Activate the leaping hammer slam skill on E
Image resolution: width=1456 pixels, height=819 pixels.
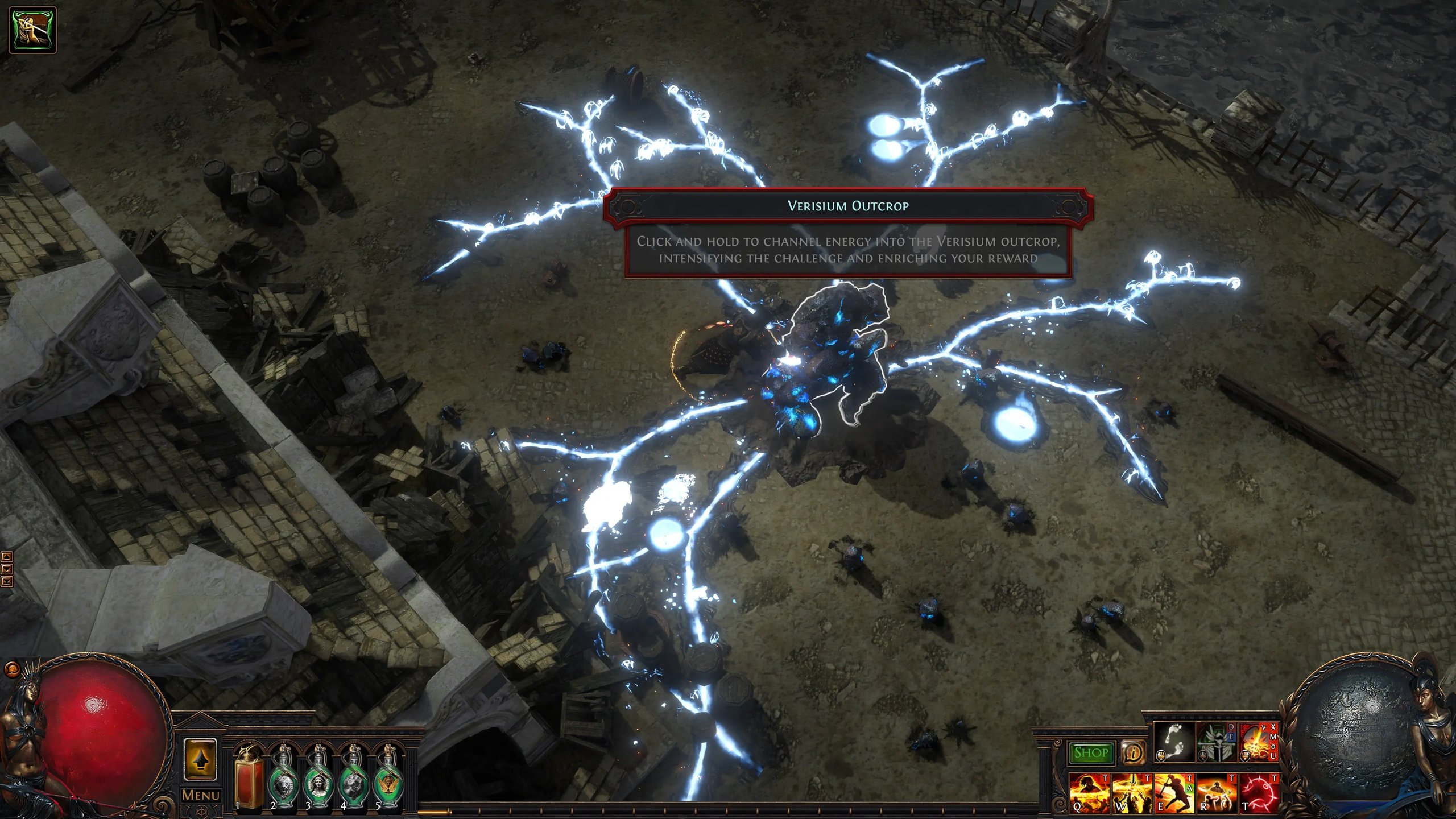(x=1174, y=793)
